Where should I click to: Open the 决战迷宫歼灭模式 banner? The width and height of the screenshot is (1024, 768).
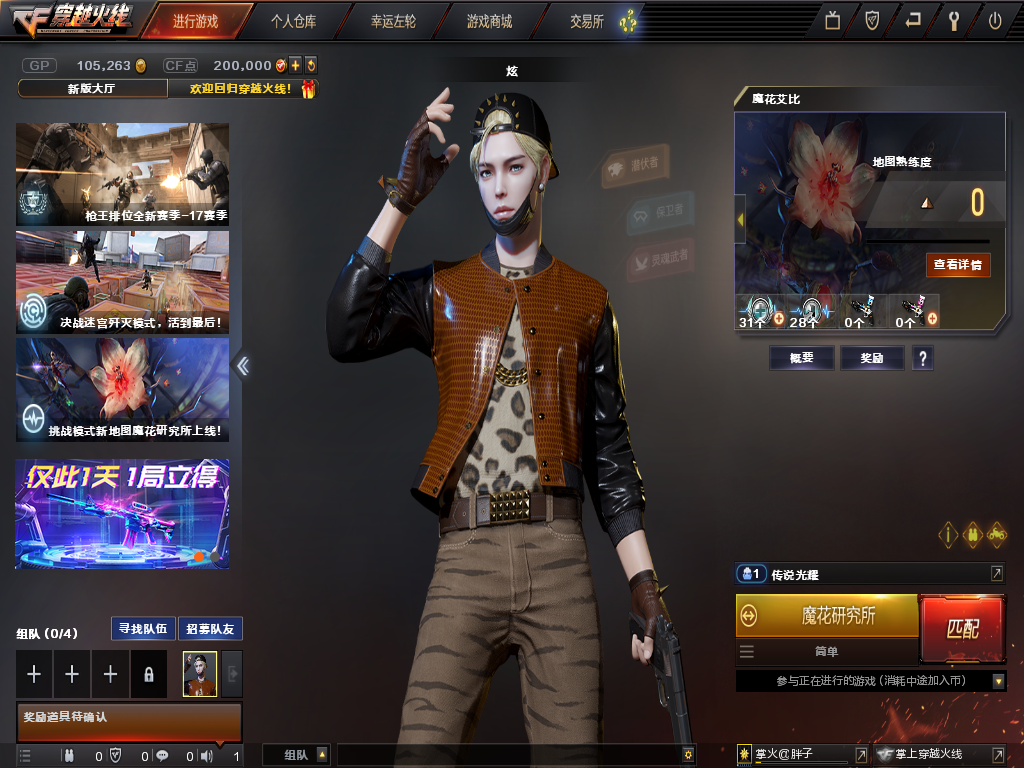122,282
